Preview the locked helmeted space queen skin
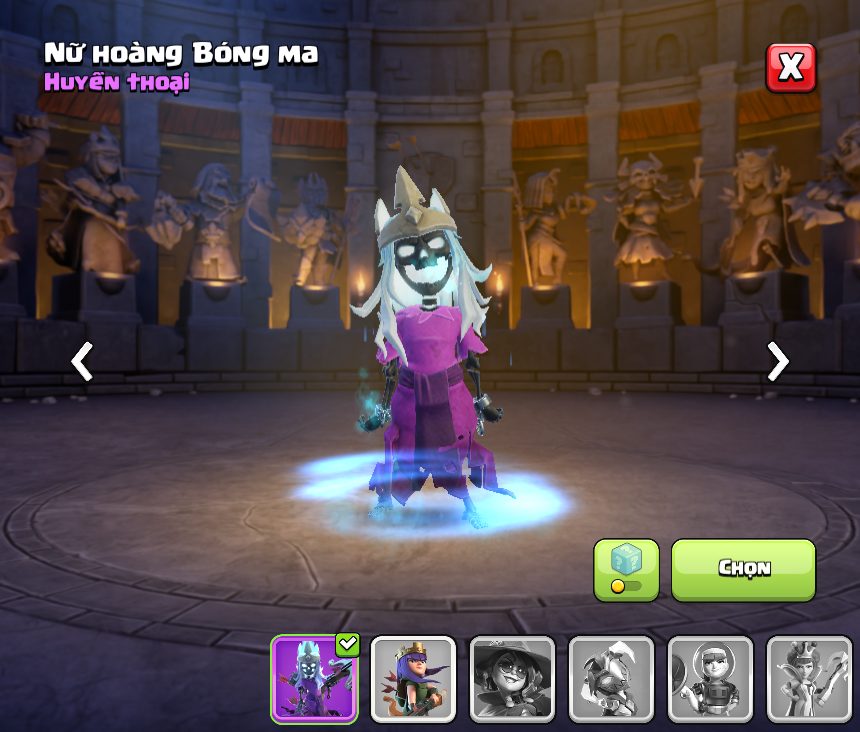Viewport: 860px width, 732px height. 710,679
